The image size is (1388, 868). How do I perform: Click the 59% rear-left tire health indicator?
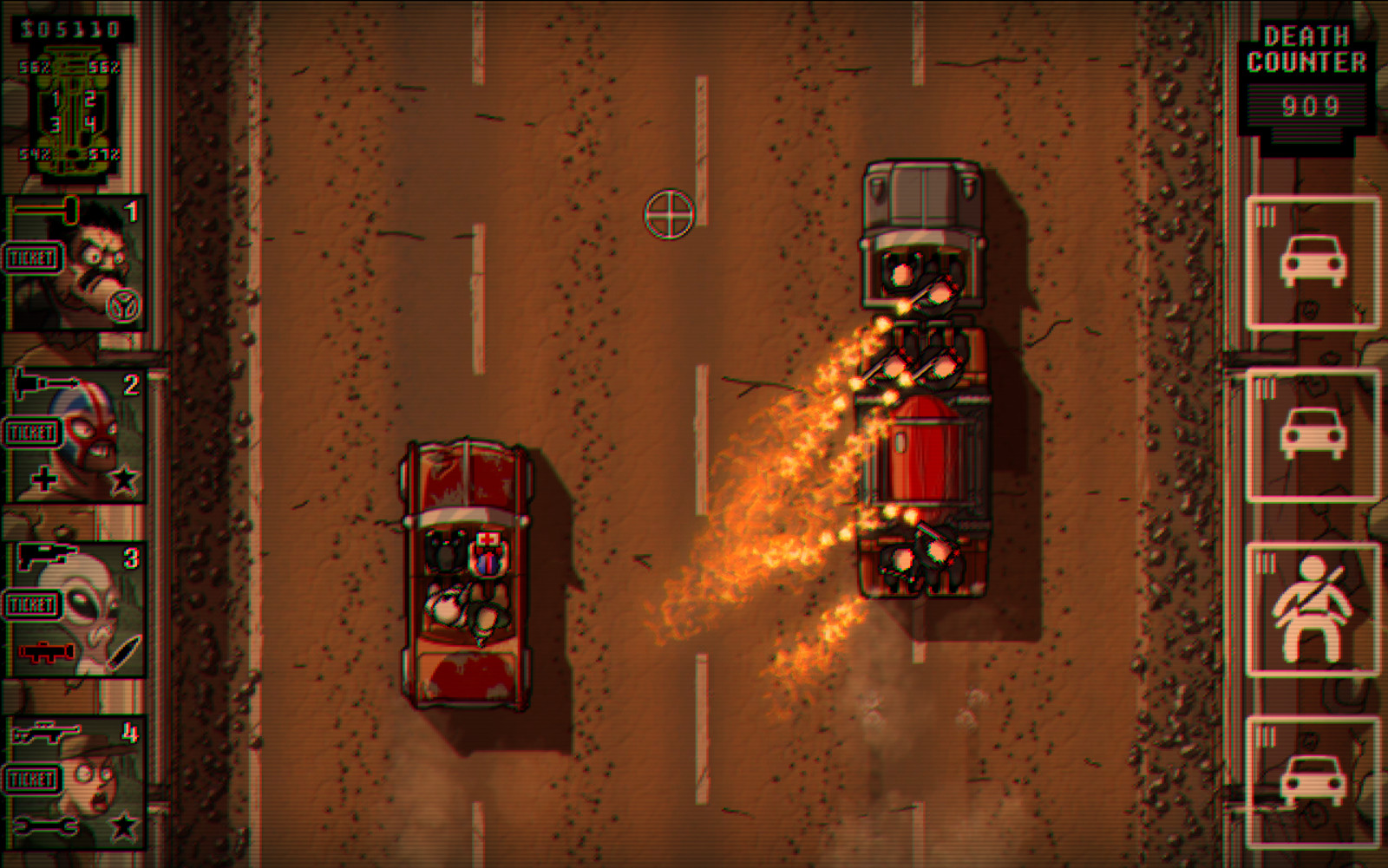(x=36, y=154)
